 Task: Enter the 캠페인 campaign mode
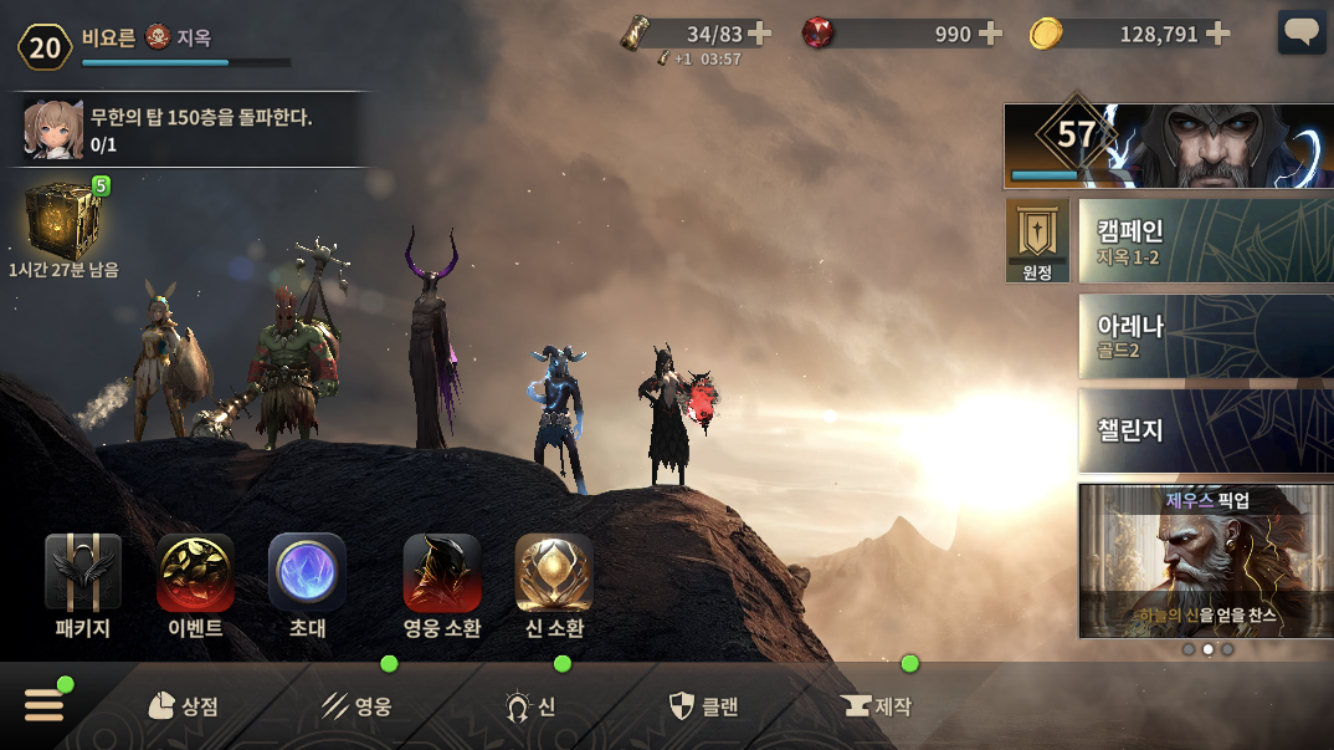tap(1205, 240)
